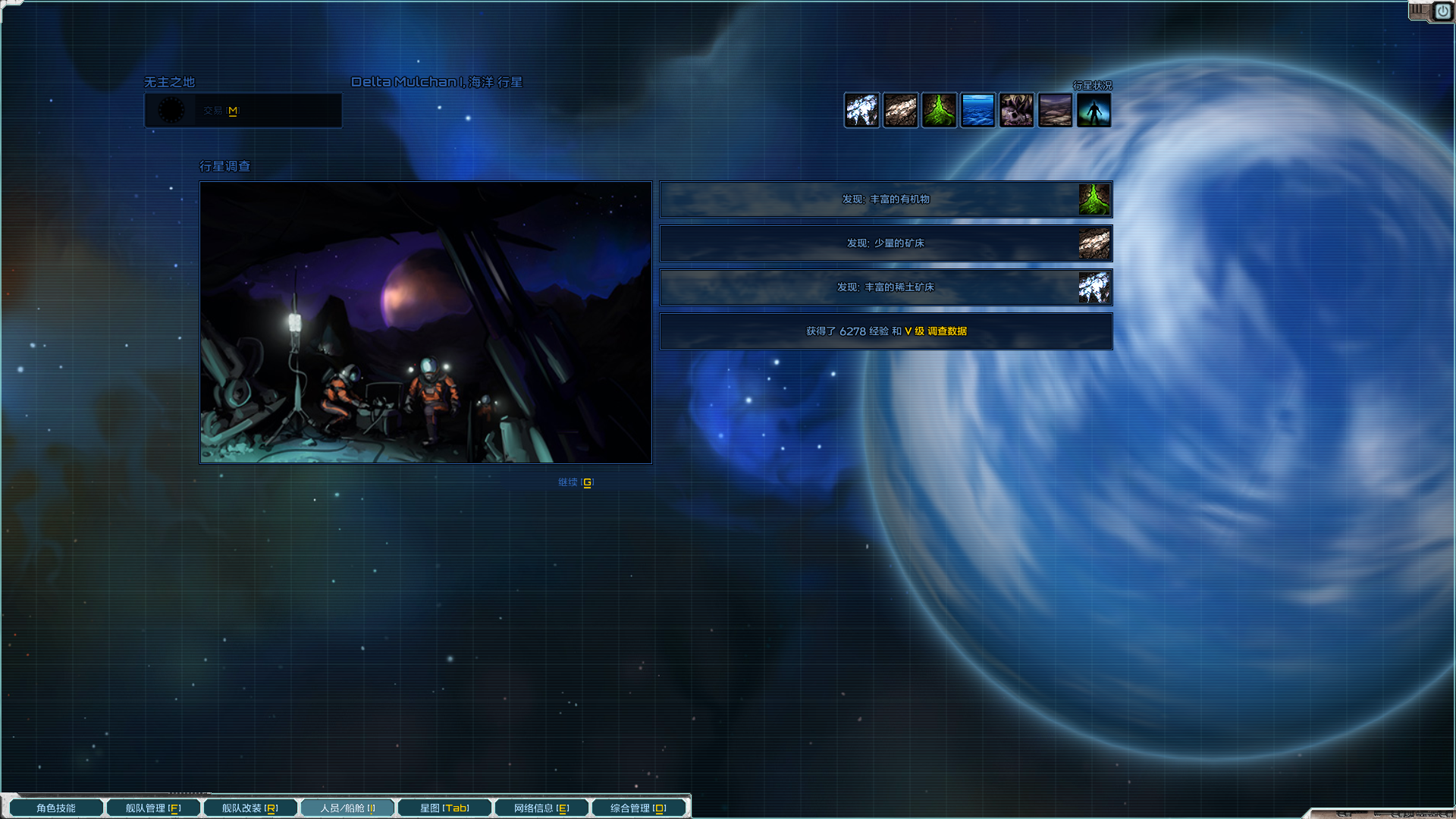The width and height of the screenshot is (1456, 819).
Task: Click the 交易 [M] trade button
Action: [243, 111]
